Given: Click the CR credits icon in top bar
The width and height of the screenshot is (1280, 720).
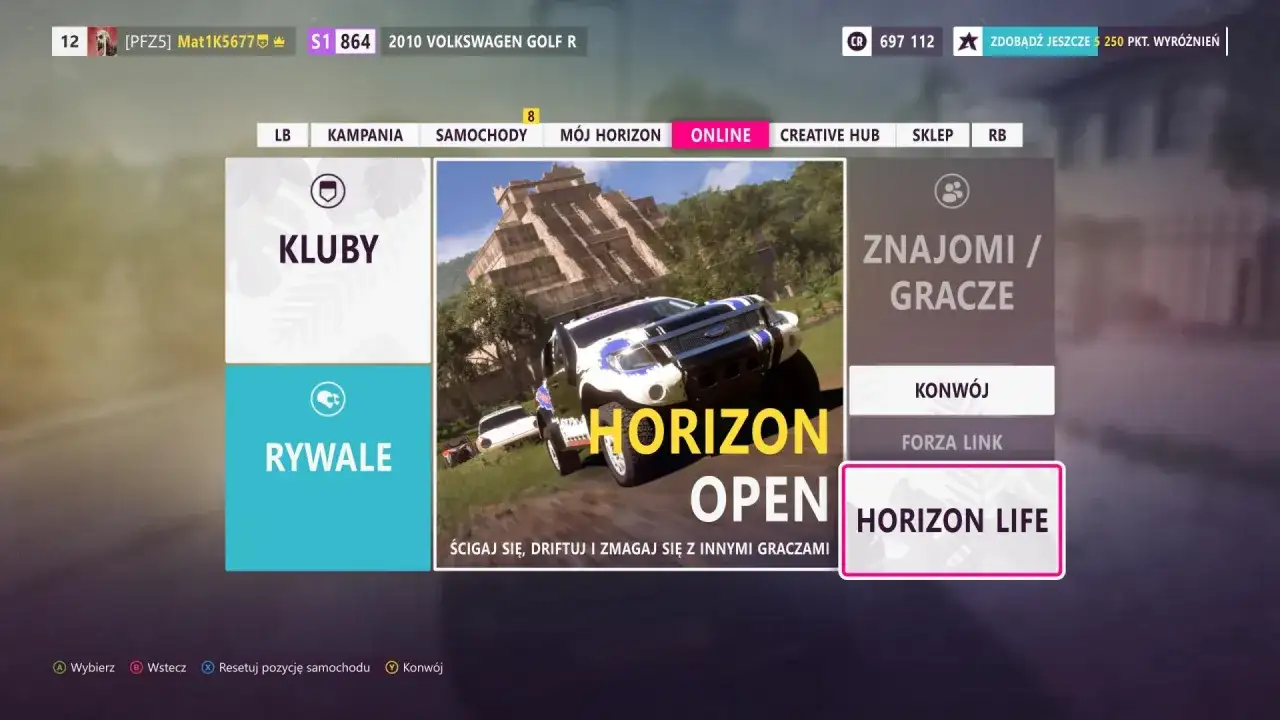Looking at the screenshot, I should tap(858, 41).
